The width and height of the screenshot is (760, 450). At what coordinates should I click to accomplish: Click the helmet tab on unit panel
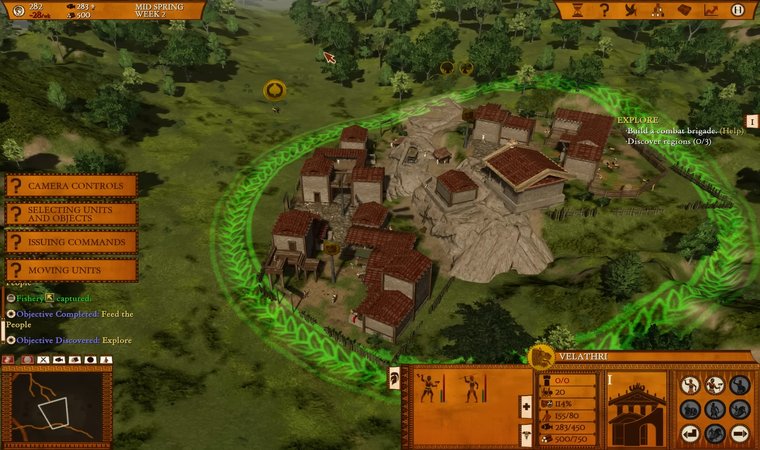click(x=394, y=377)
